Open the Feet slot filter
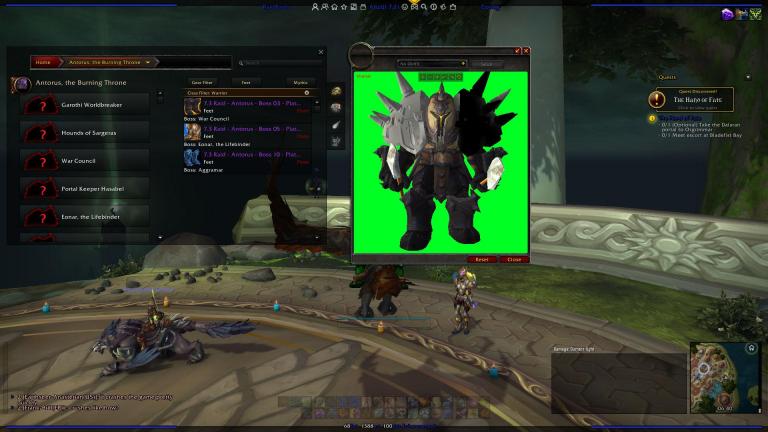The width and height of the screenshot is (768, 432). pos(246,82)
